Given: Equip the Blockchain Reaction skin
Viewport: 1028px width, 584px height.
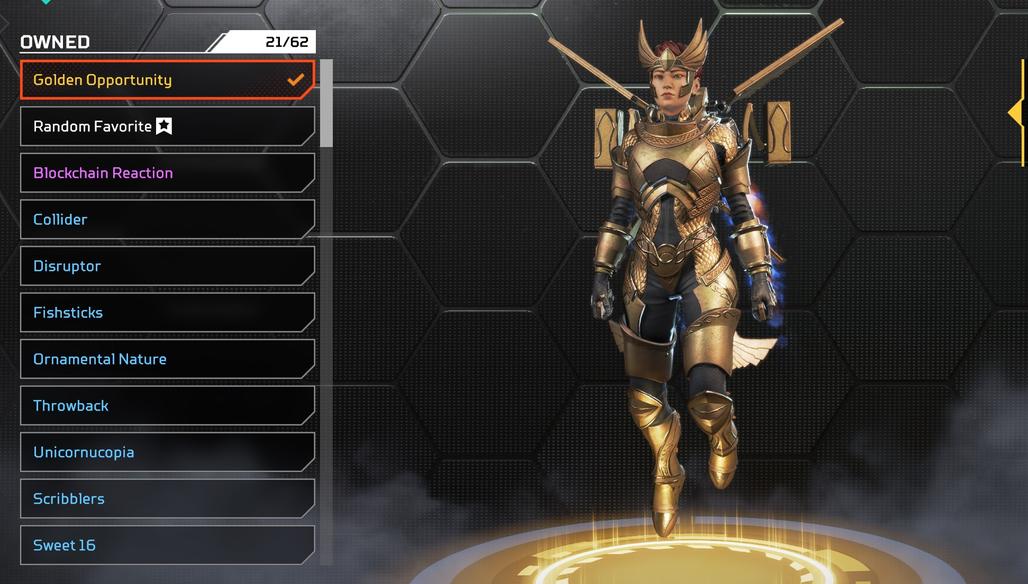Looking at the screenshot, I should coord(167,173).
